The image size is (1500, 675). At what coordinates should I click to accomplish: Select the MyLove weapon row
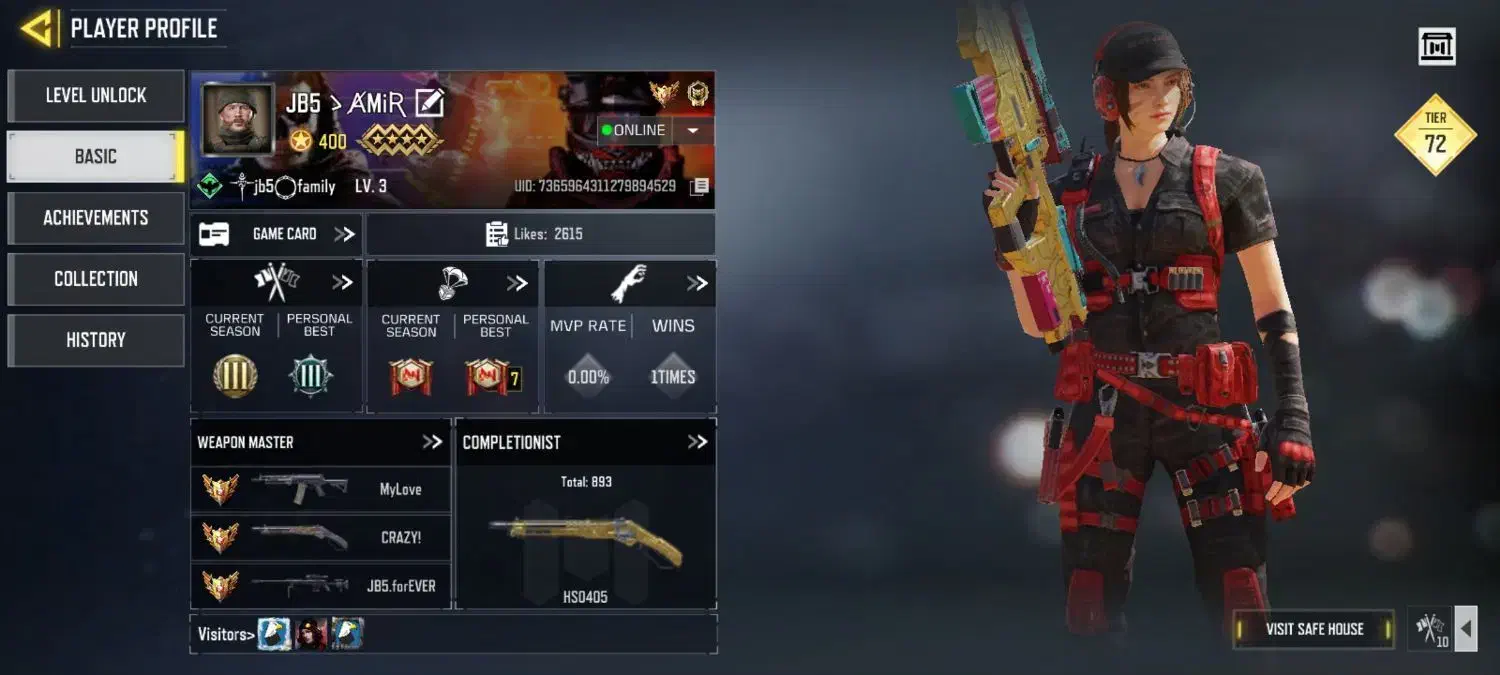[x=320, y=489]
